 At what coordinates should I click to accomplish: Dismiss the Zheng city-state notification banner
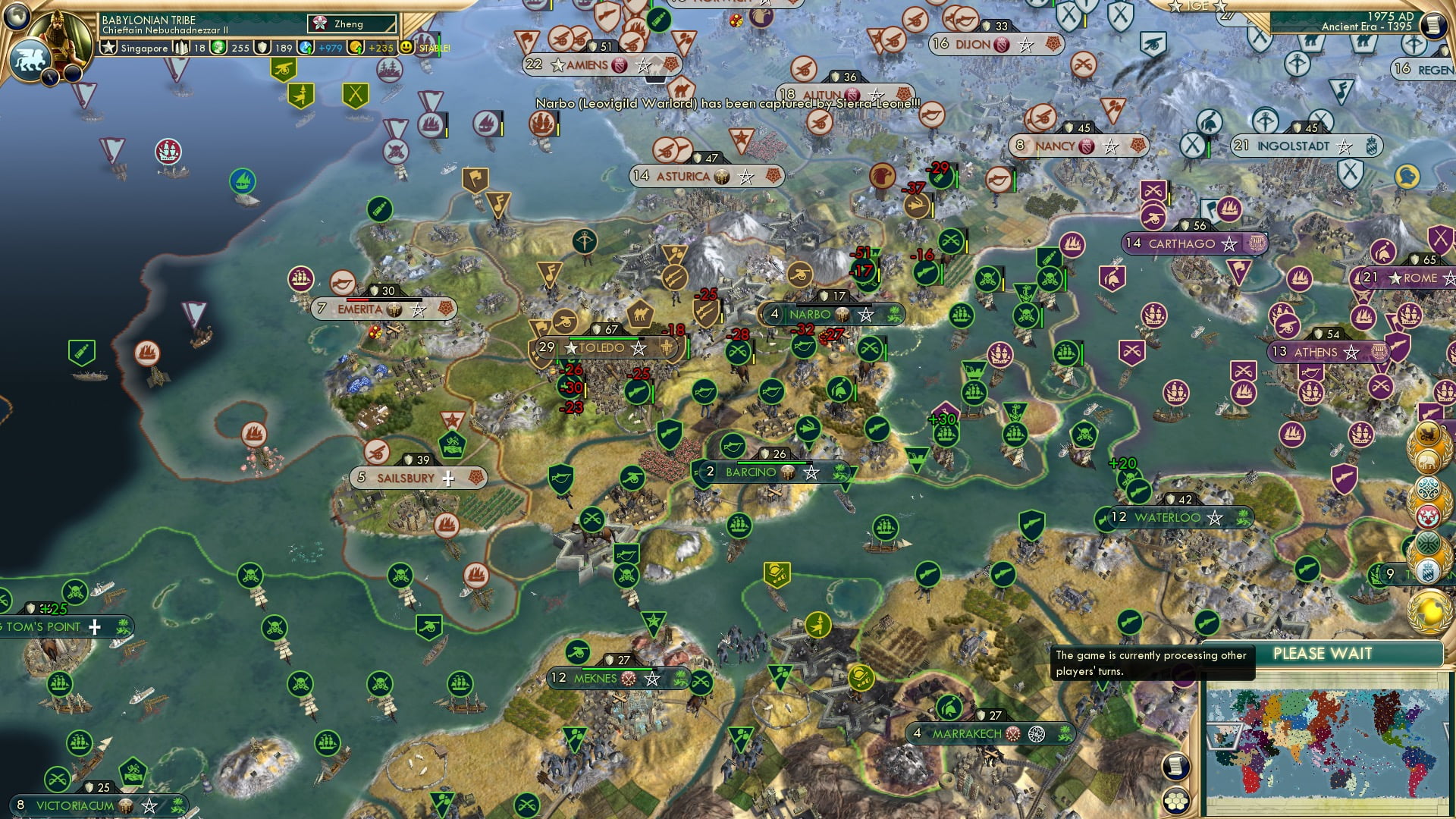(x=350, y=24)
